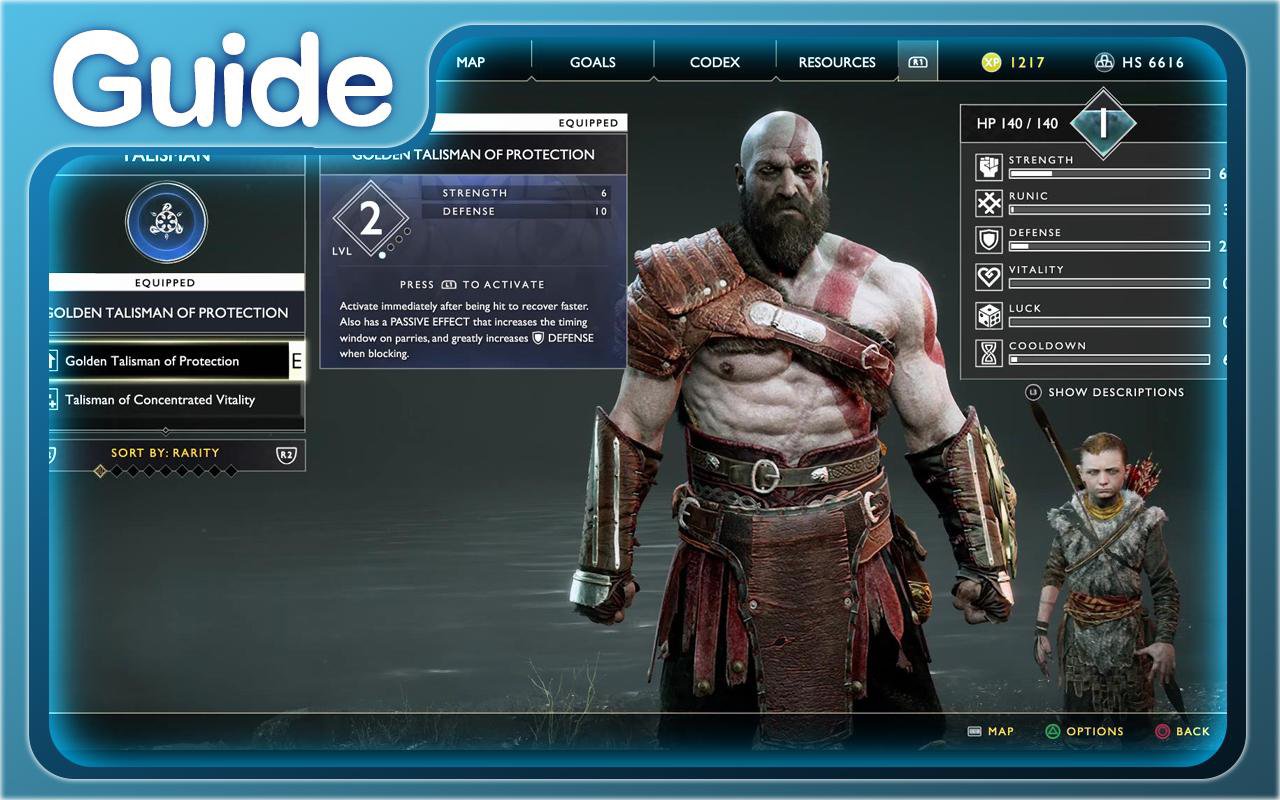
Task: Open the RESOURCES tab
Action: click(x=835, y=62)
